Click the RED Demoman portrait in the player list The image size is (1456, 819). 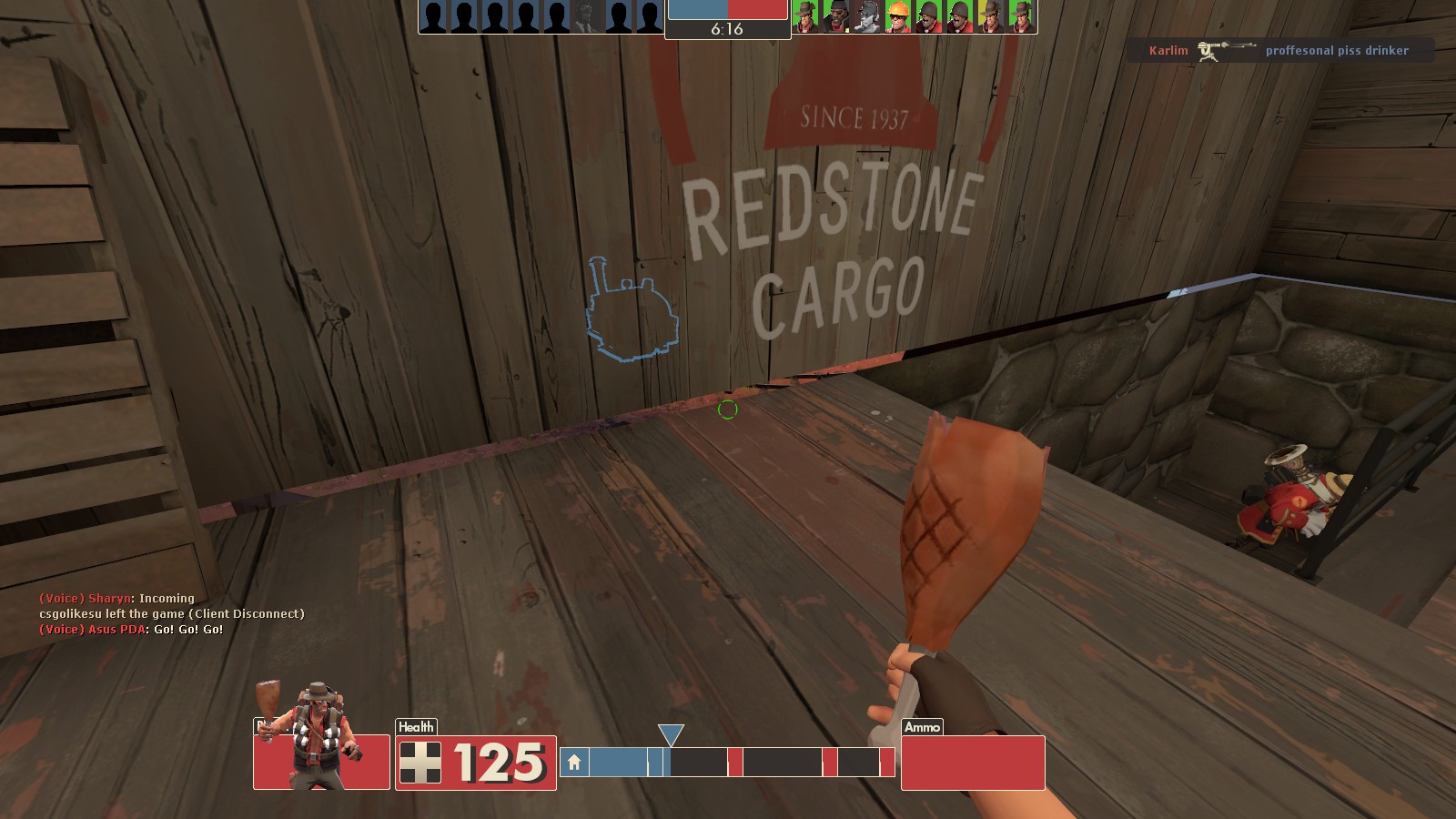coord(835,15)
